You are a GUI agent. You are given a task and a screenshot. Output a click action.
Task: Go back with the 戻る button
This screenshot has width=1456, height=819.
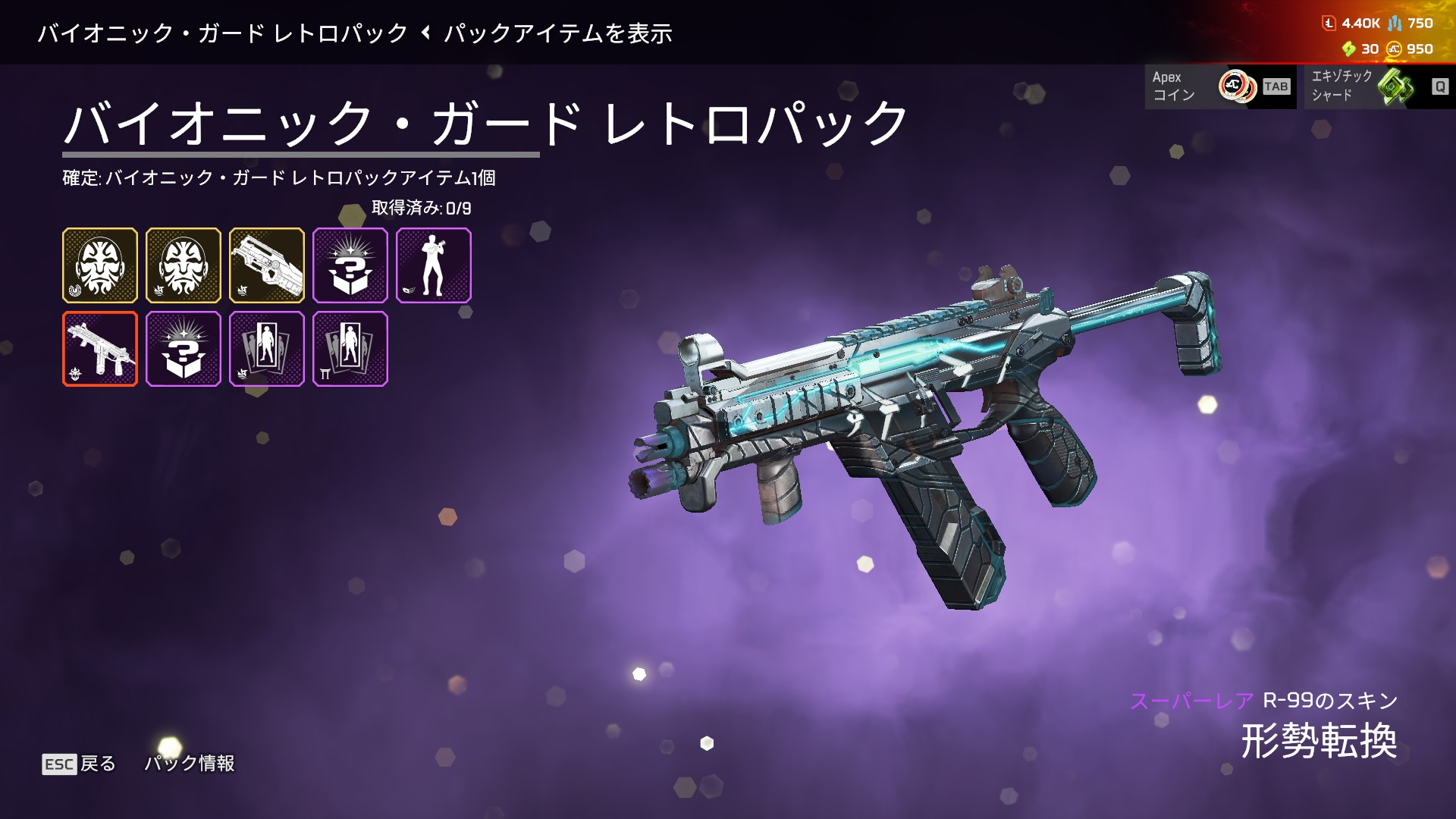[x=80, y=763]
